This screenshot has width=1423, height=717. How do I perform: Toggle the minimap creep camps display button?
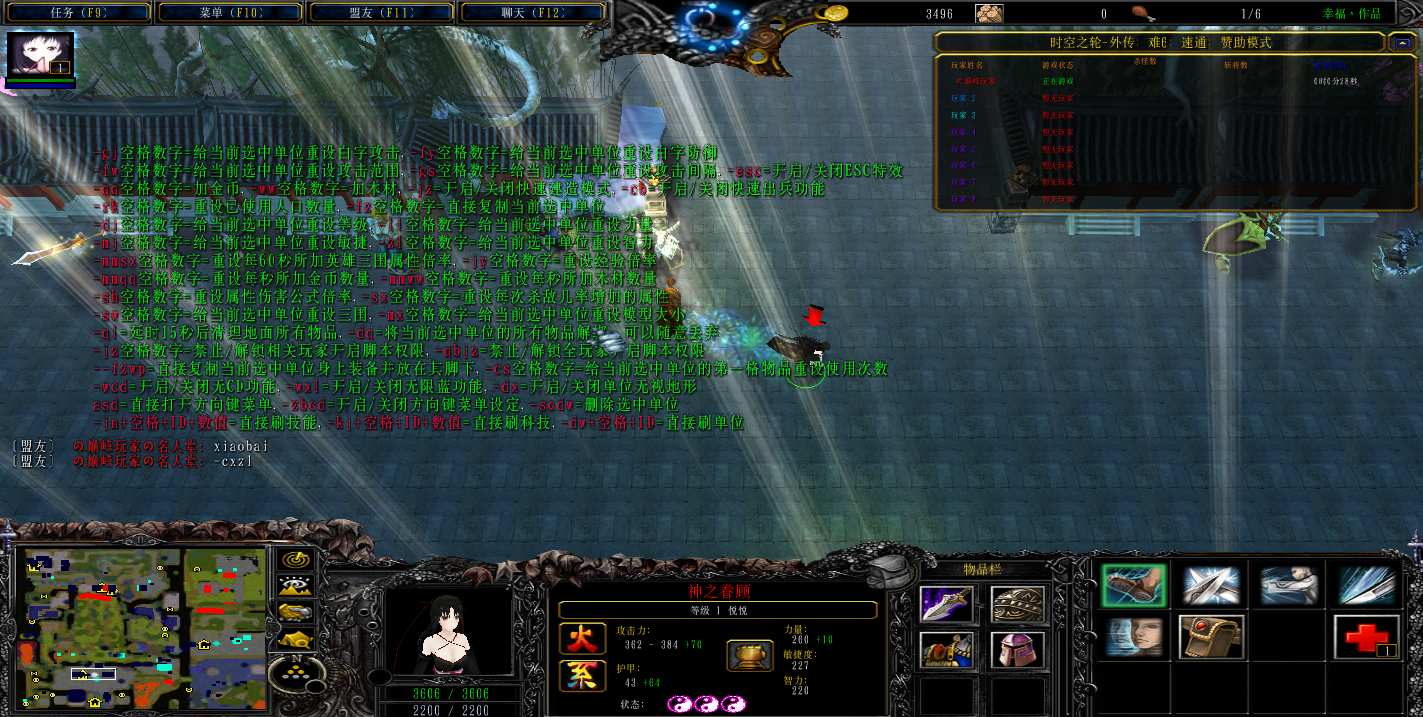coord(295,638)
